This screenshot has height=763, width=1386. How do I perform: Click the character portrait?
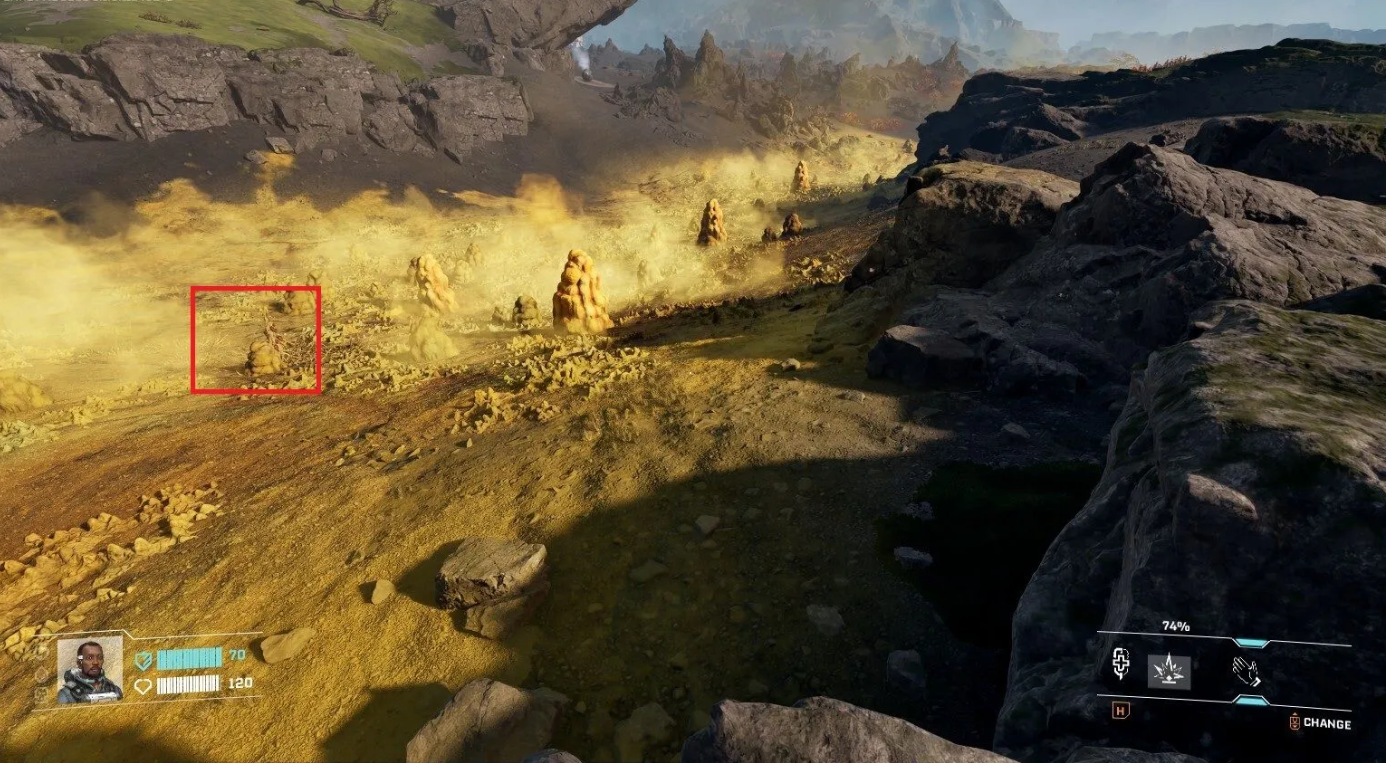89,668
